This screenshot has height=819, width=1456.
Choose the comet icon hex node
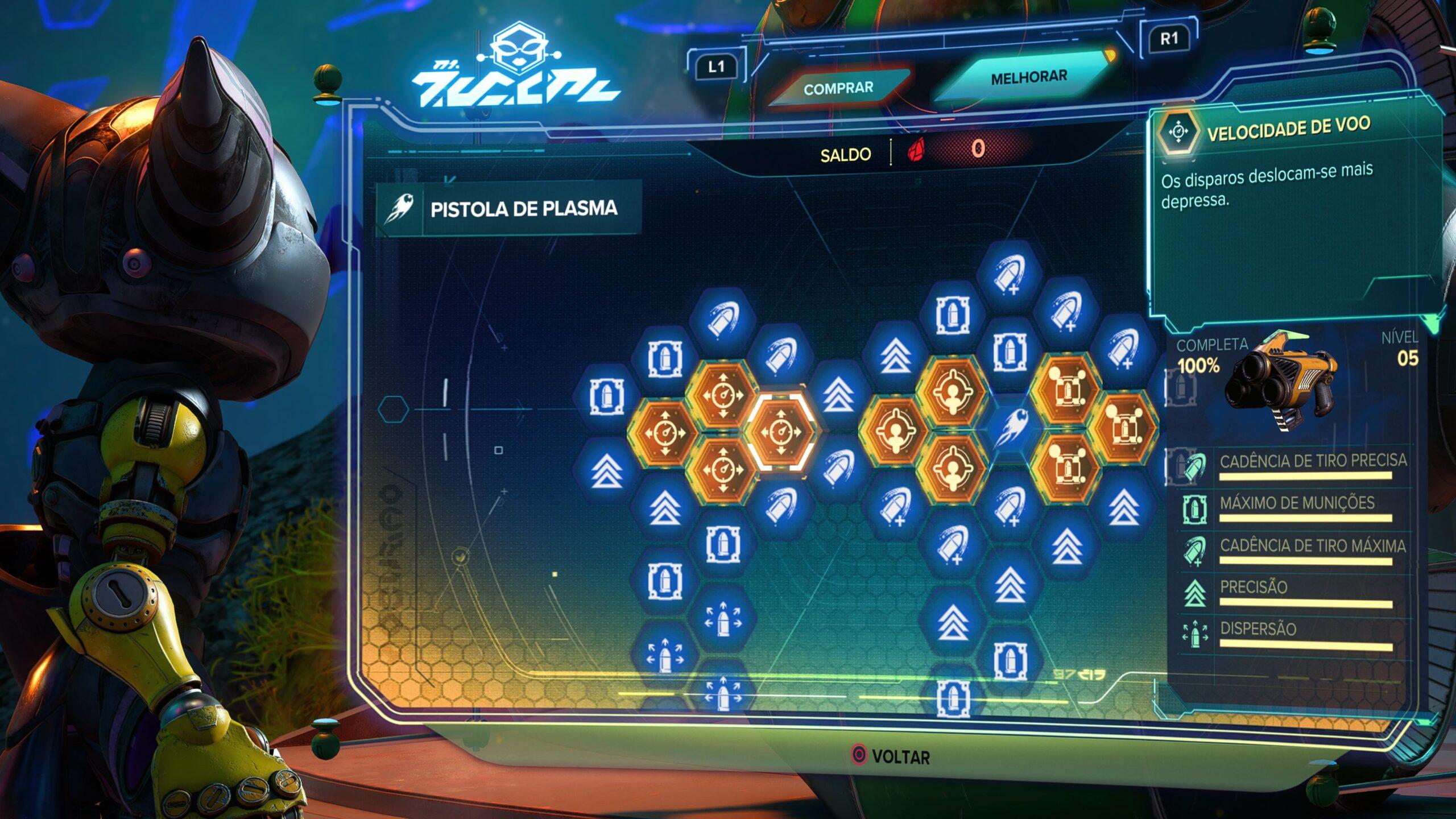click(1009, 427)
